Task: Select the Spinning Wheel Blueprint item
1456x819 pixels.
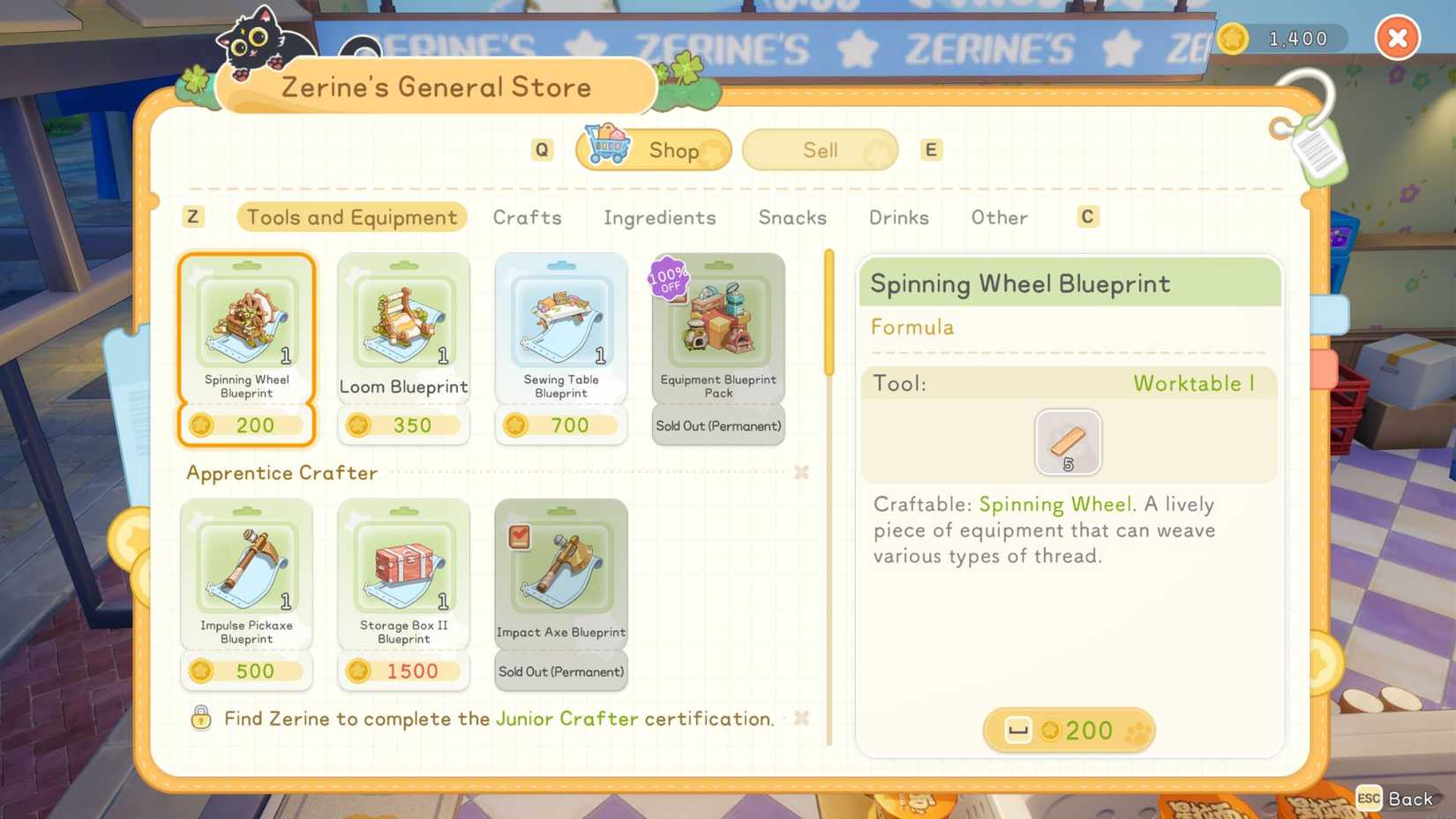Action: [246, 327]
